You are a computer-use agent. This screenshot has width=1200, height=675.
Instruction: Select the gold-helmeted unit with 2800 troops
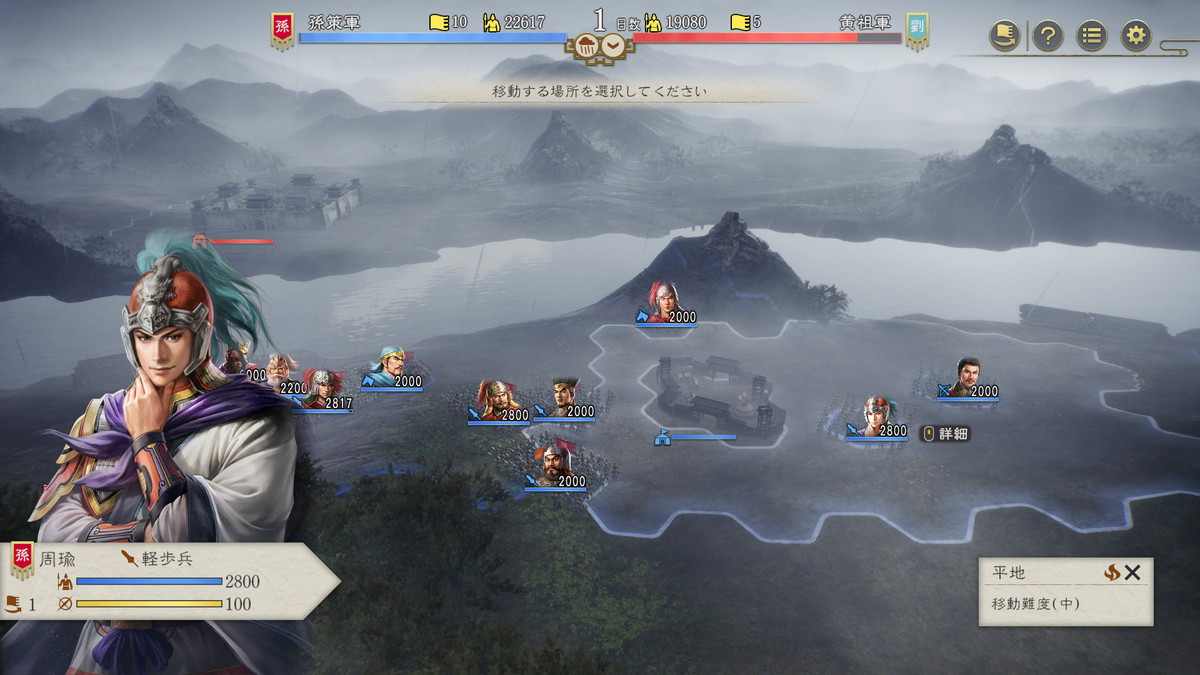495,399
